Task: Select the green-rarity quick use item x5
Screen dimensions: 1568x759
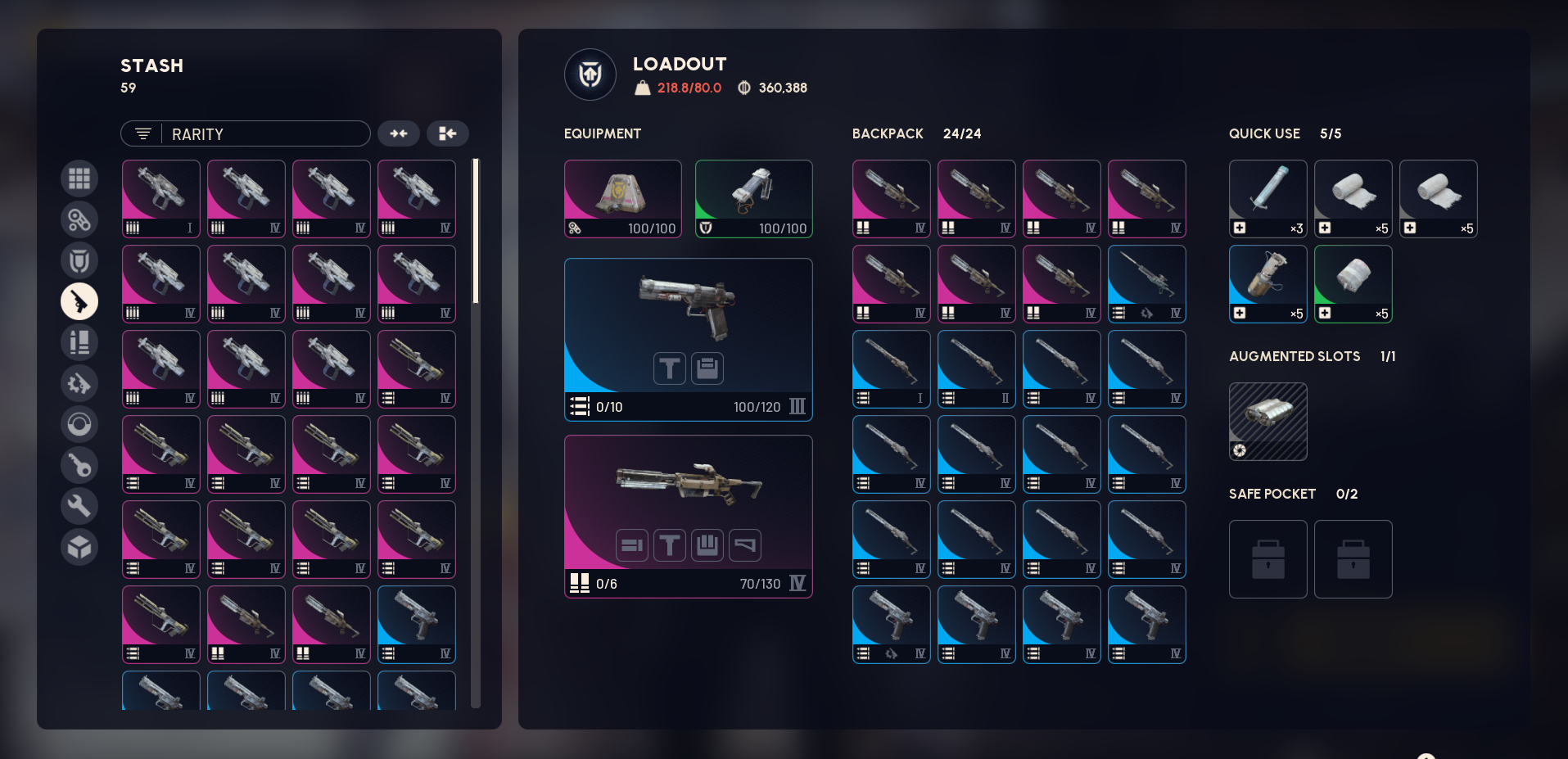Action: pyautogui.click(x=1353, y=284)
